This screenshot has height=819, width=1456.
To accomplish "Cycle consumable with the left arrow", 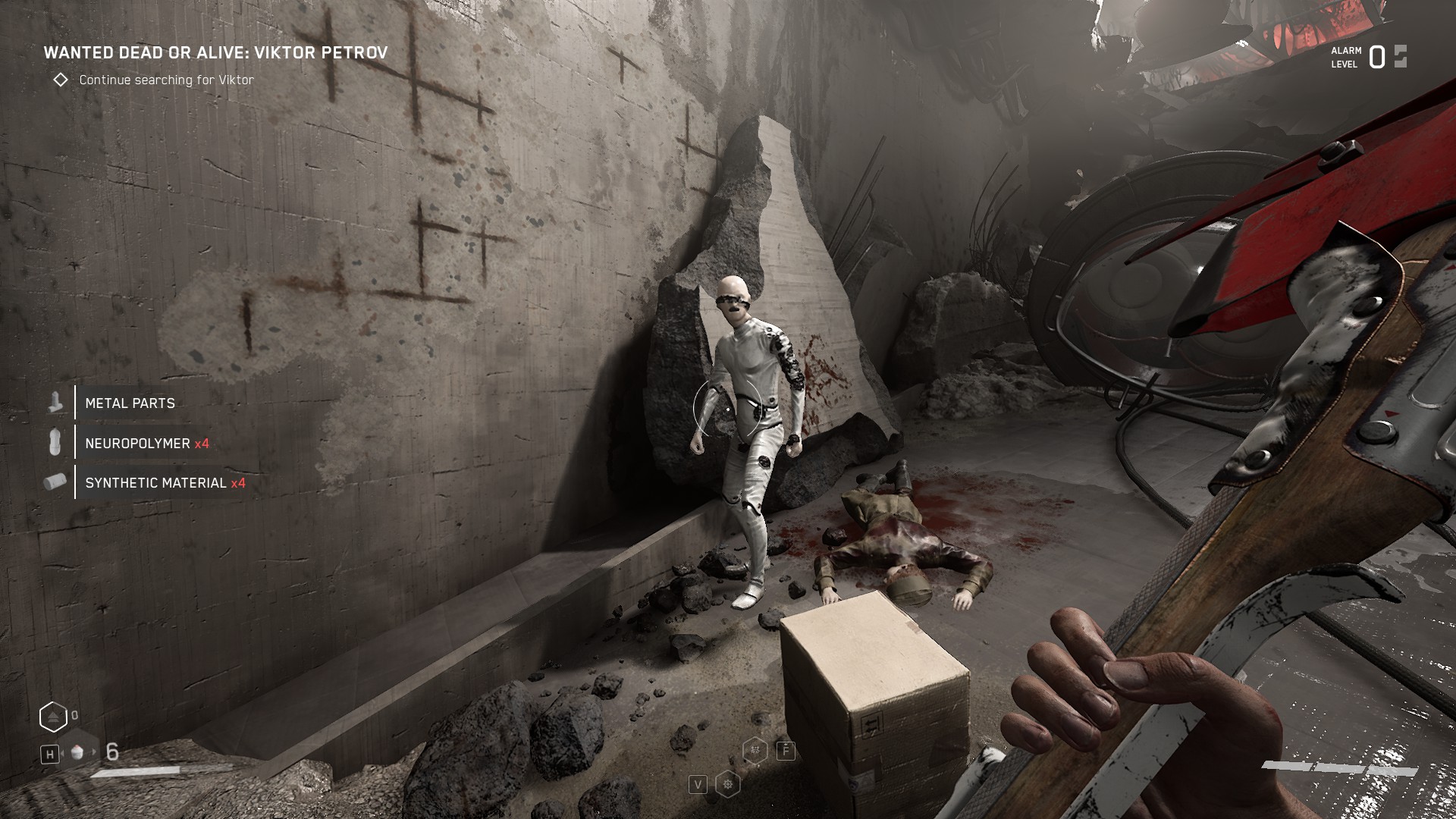I will (x=64, y=752).
